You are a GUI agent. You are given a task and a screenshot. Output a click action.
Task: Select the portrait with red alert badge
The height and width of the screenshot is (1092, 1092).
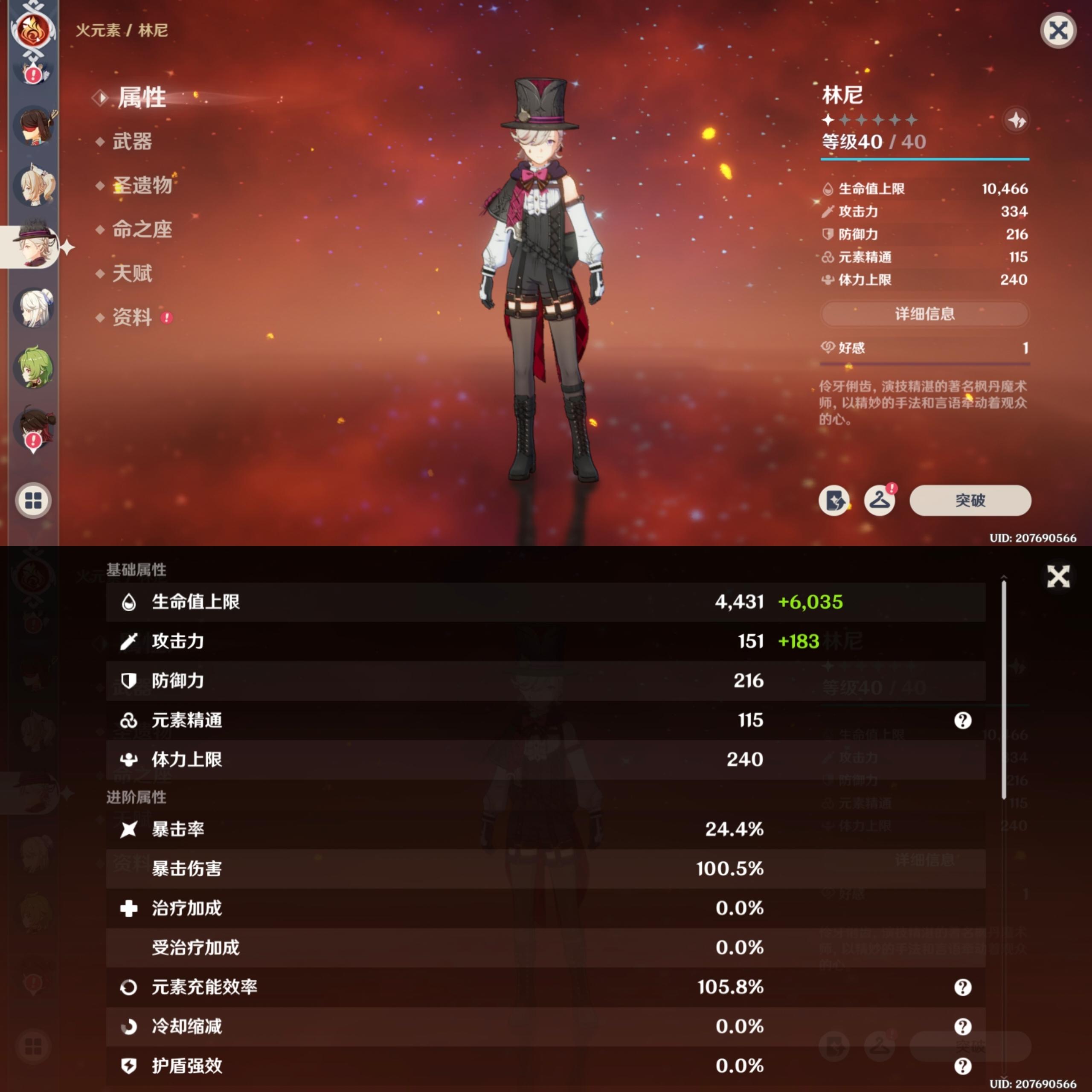click(x=34, y=430)
